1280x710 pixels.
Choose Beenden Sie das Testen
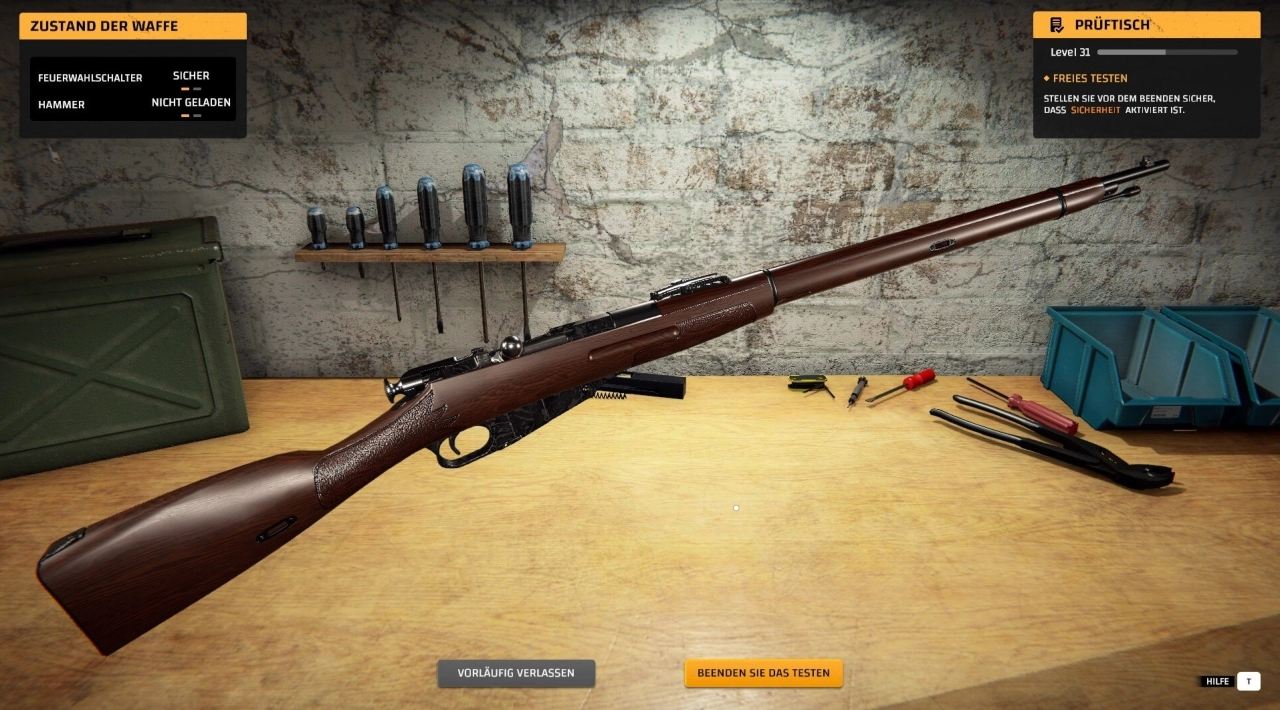pos(763,673)
